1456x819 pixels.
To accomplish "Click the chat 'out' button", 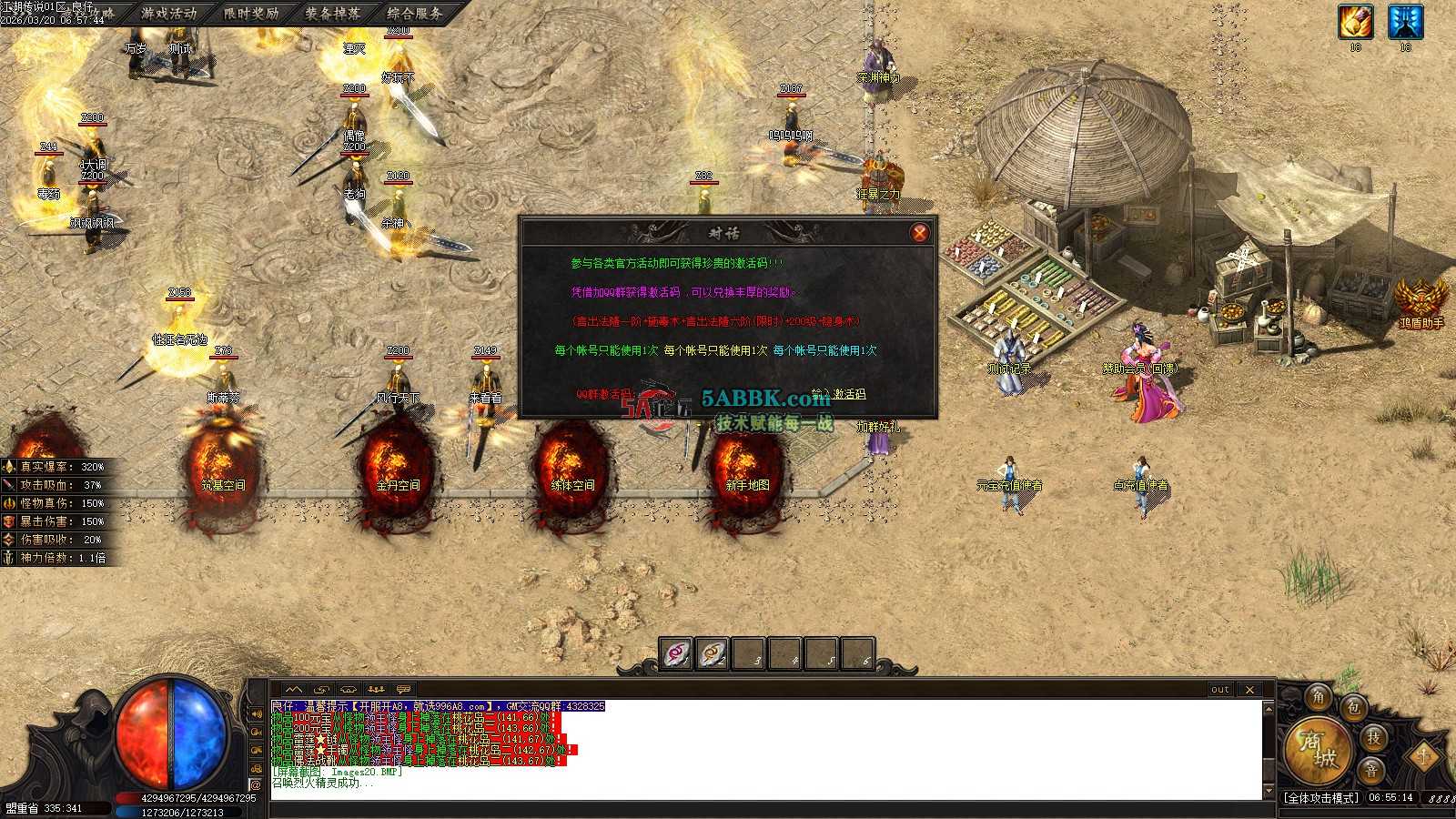I will pos(1219,690).
